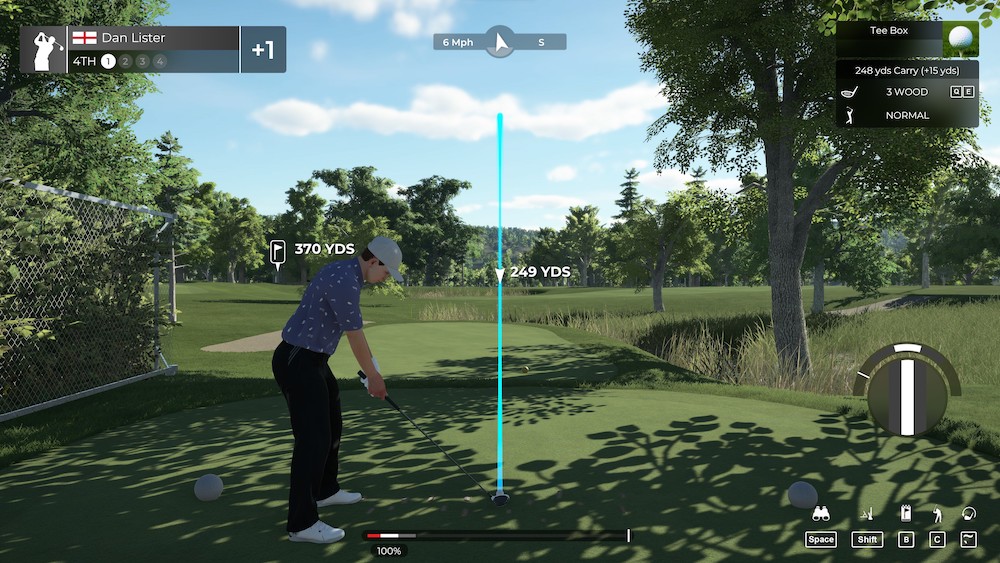Screen dimensions: 1000x563
Task: Select the green-reading level tool icon
Action: coord(868,515)
